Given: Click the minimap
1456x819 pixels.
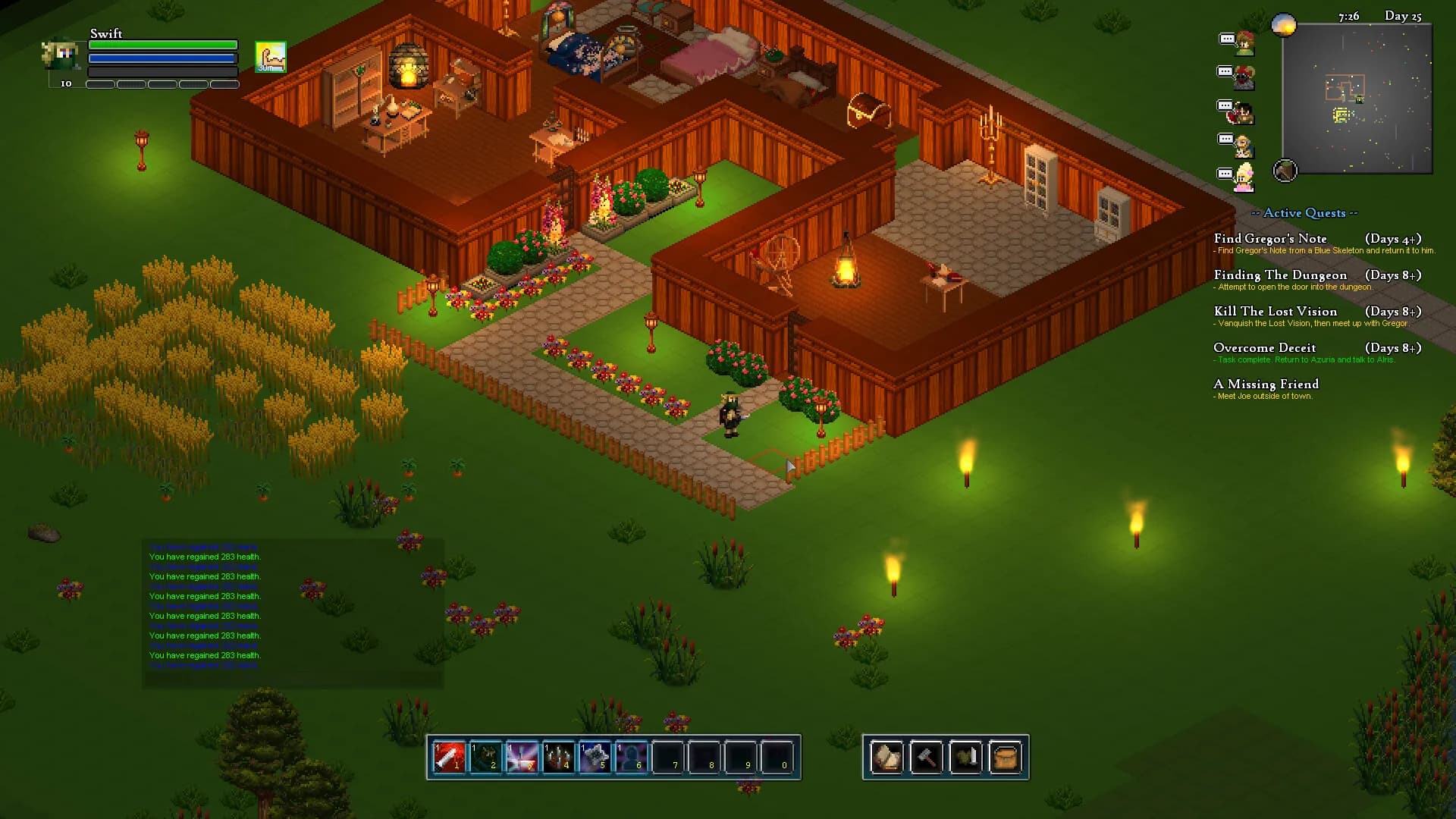Looking at the screenshot, I should [x=1357, y=99].
